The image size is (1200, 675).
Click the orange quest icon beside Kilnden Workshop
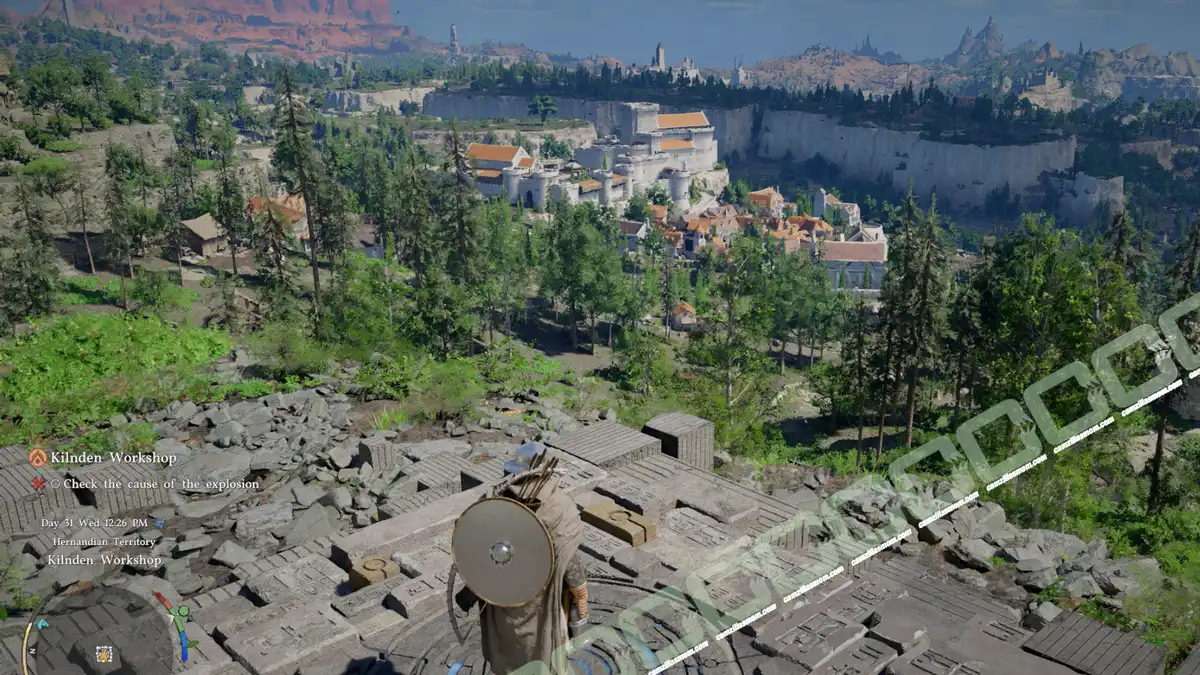[x=37, y=458]
